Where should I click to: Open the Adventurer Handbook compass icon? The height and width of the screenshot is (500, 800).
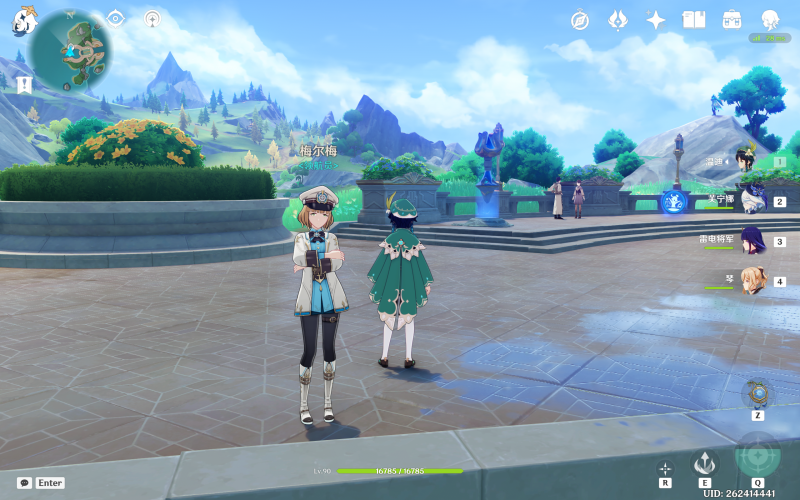580,20
